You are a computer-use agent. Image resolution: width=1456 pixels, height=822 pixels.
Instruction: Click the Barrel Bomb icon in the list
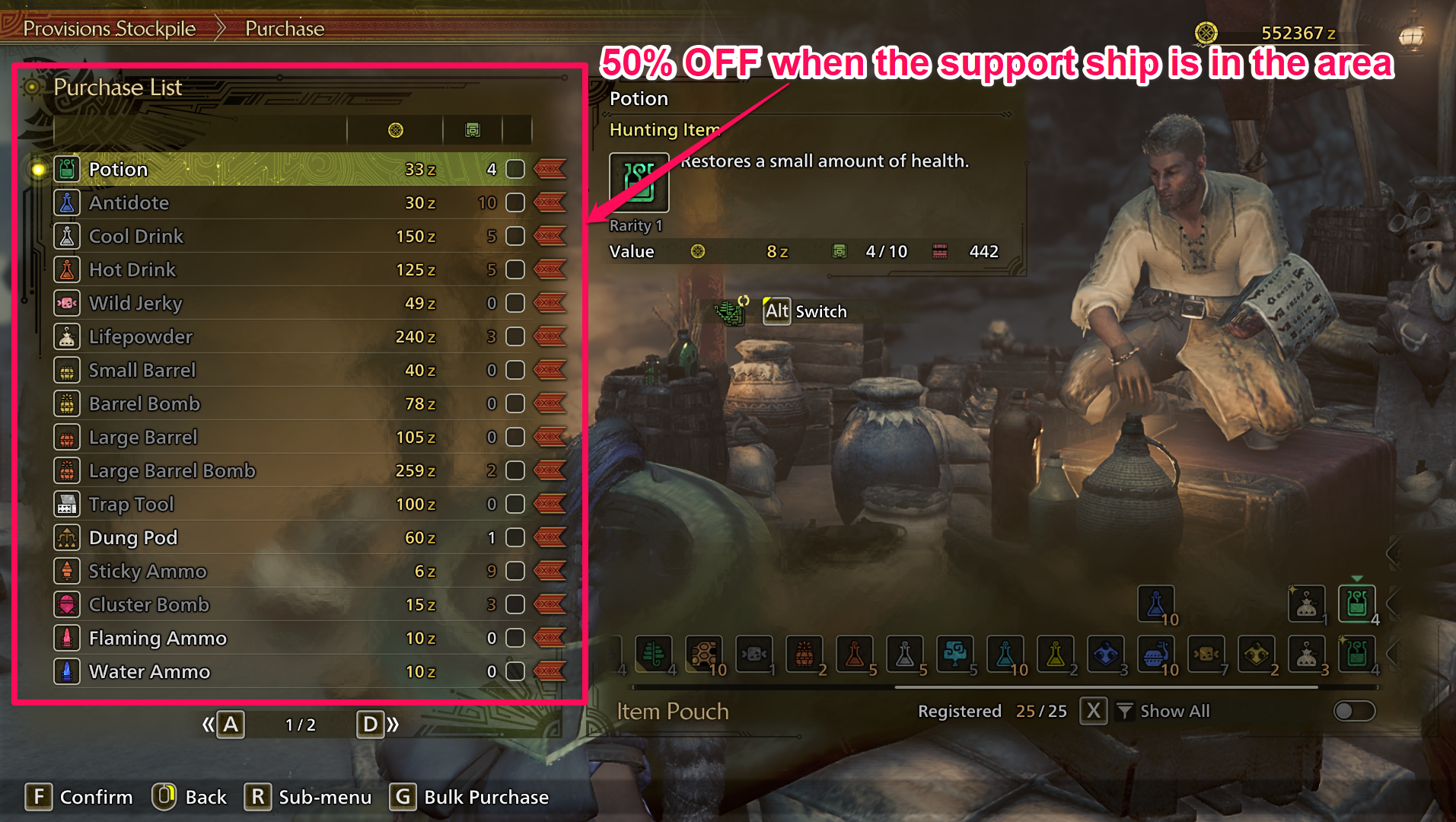tap(67, 403)
